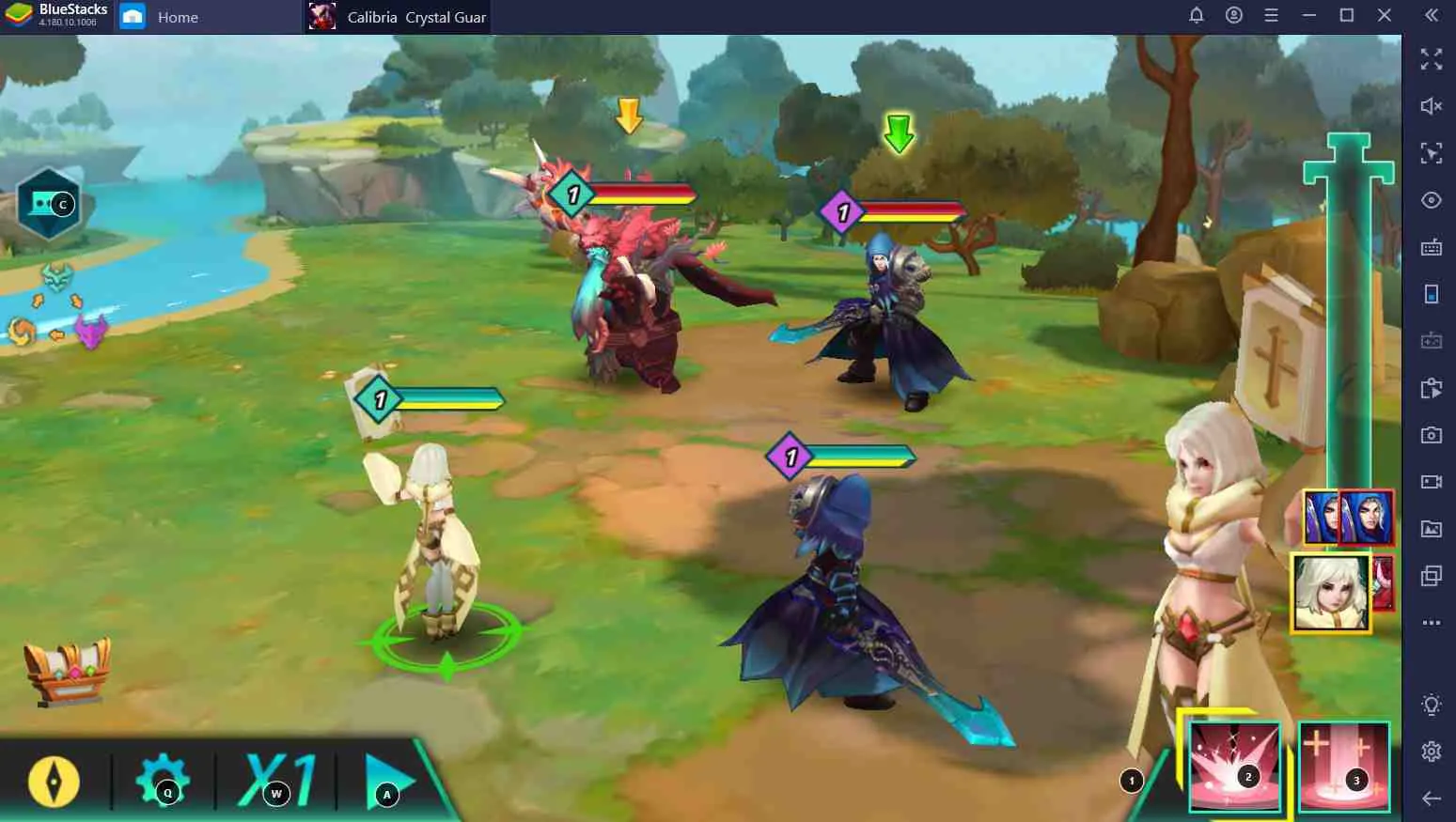Image resolution: width=1456 pixels, height=822 pixels.
Task: Toggle the eye visibility icon in sidebar
Action: [x=1431, y=200]
